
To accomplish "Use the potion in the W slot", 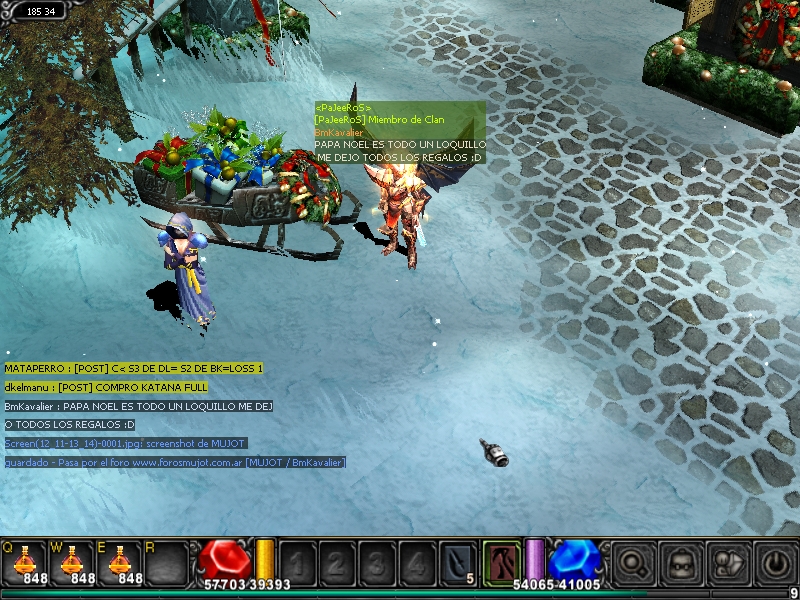I will (x=72, y=562).
